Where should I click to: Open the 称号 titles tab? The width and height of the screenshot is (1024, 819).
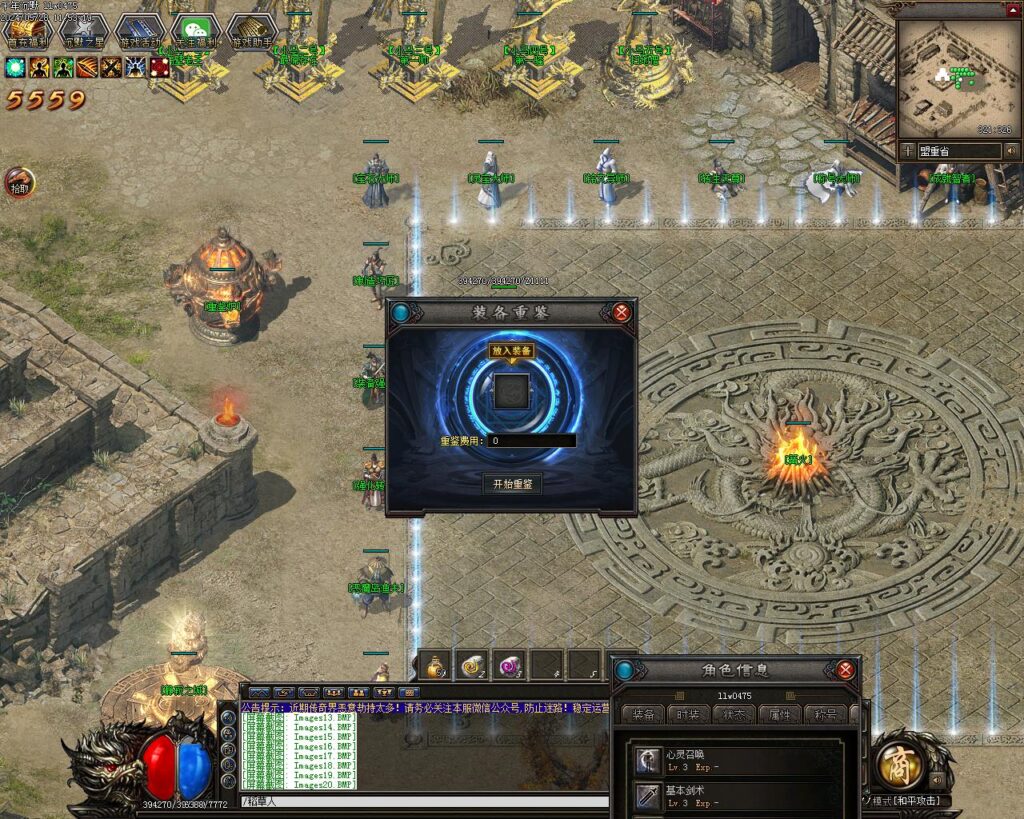(x=824, y=715)
